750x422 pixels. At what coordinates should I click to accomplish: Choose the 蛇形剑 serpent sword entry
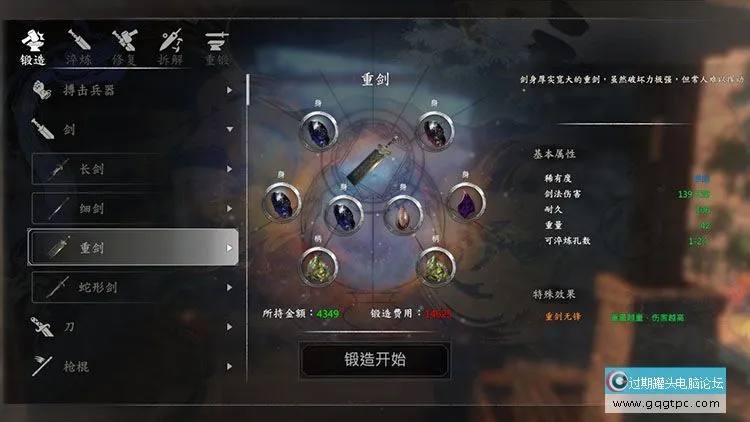[x=133, y=287]
